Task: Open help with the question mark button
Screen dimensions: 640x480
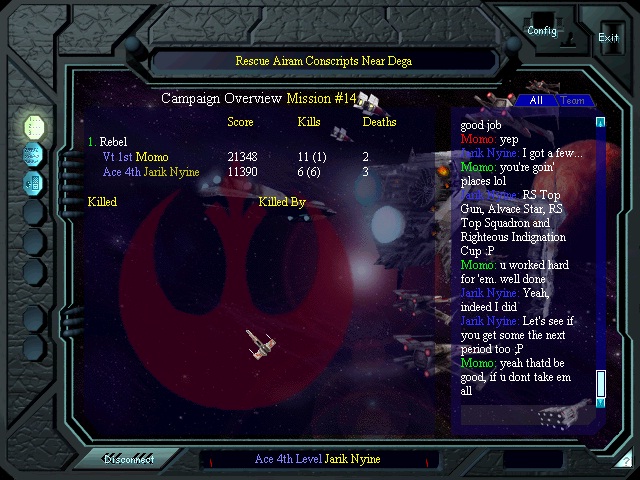Action: pos(624,461)
